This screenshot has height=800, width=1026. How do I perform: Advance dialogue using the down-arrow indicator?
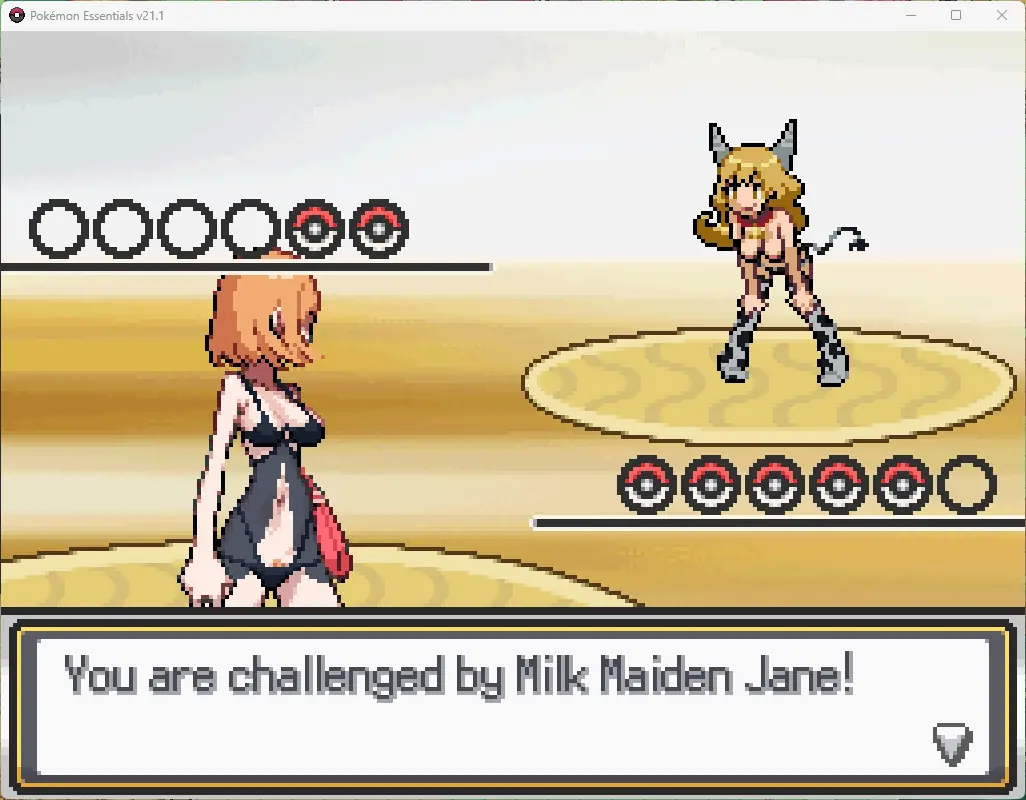[x=951, y=743]
